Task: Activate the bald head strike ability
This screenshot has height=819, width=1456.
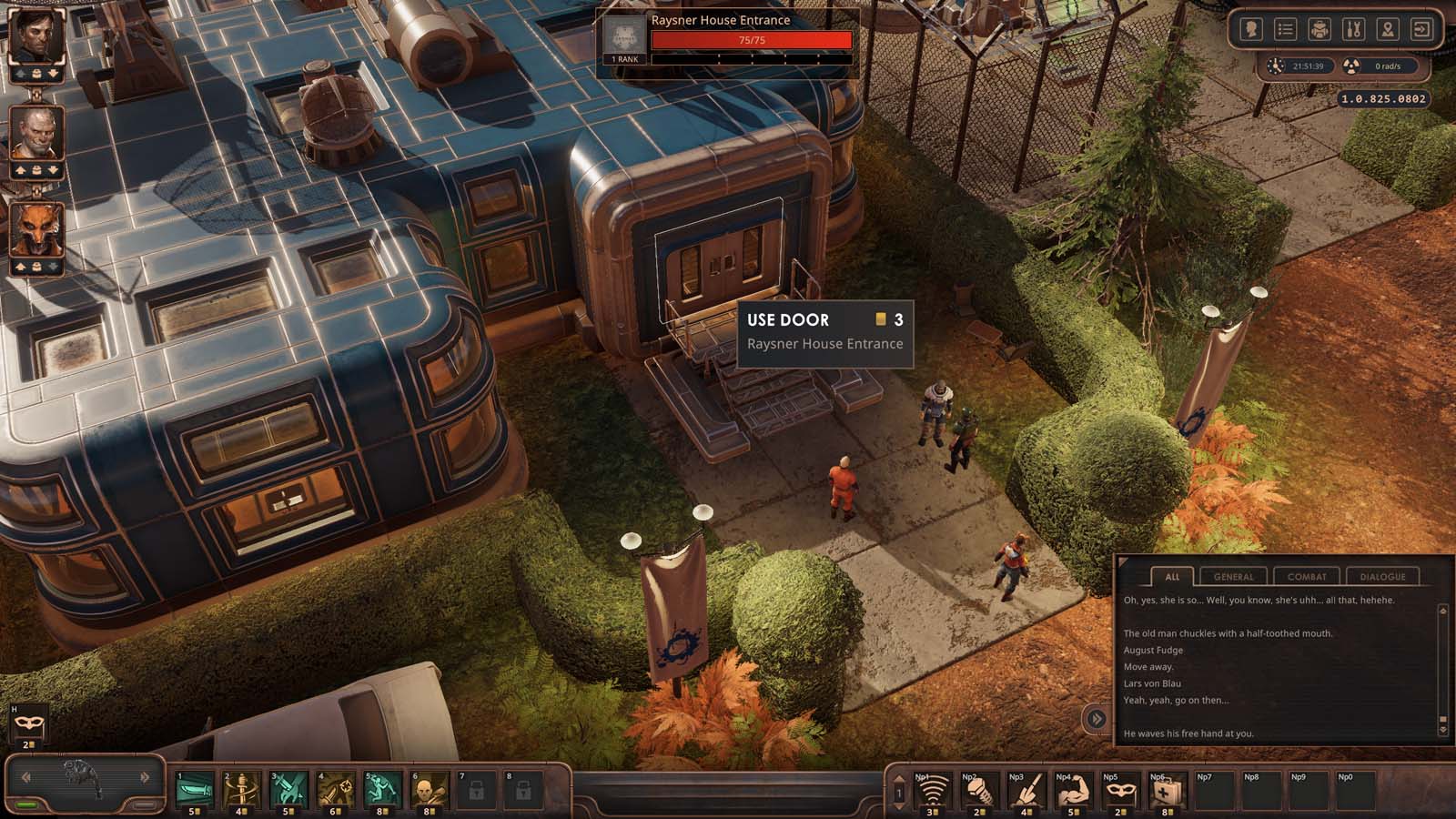Action: pyautogui.click(x=429, y=790)
